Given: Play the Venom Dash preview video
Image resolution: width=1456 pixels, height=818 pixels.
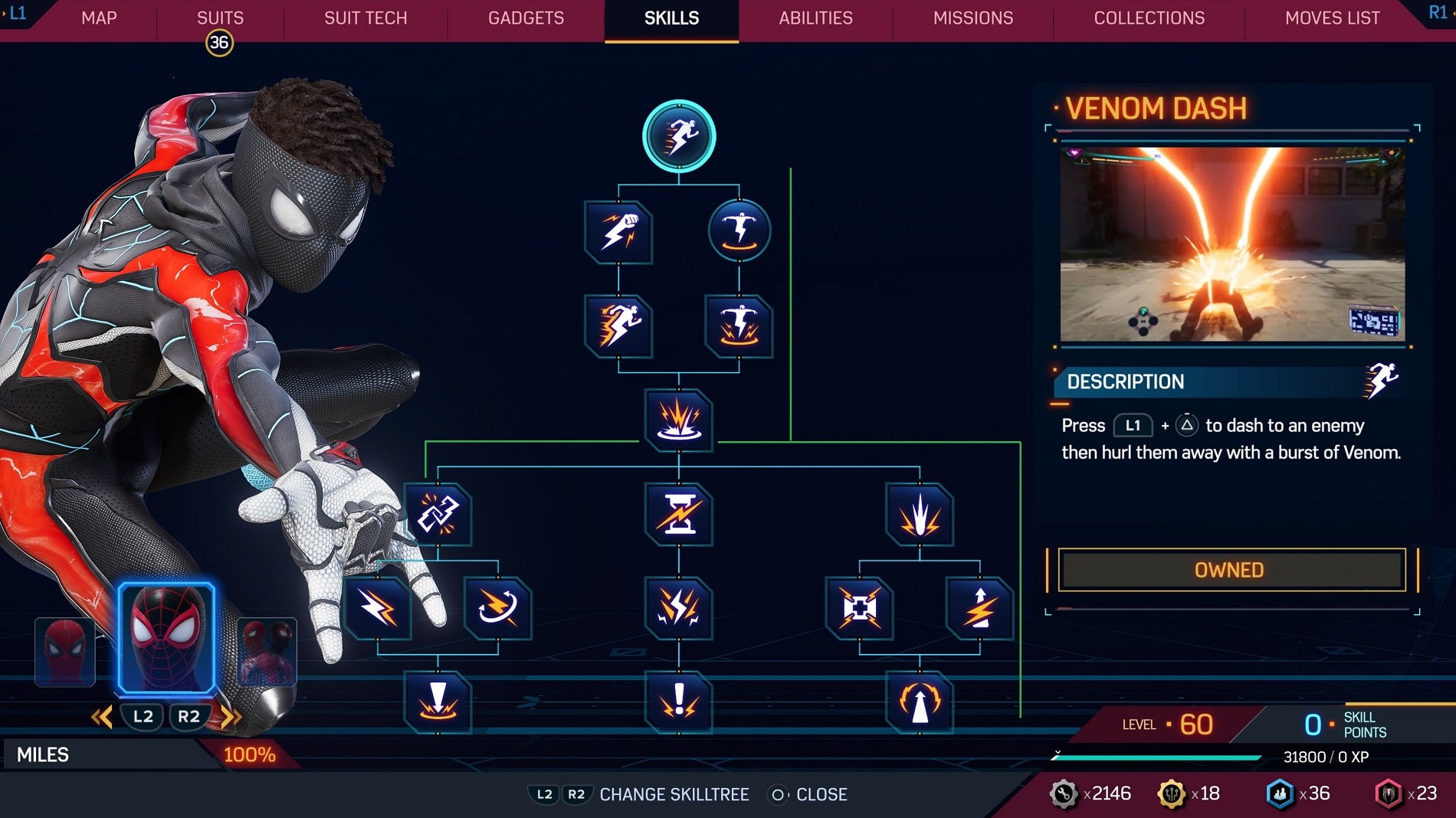Looking at the screenshot, I should [x=1232, y=244].
